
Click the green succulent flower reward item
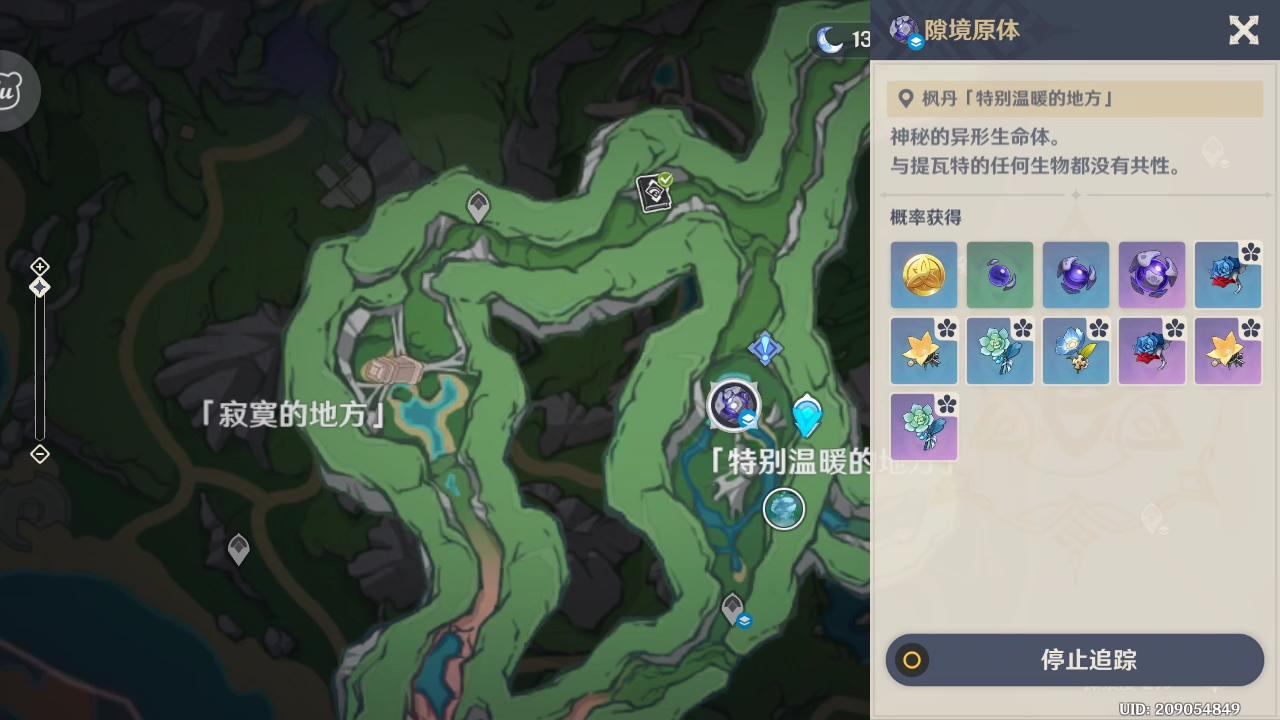[999, 350]
